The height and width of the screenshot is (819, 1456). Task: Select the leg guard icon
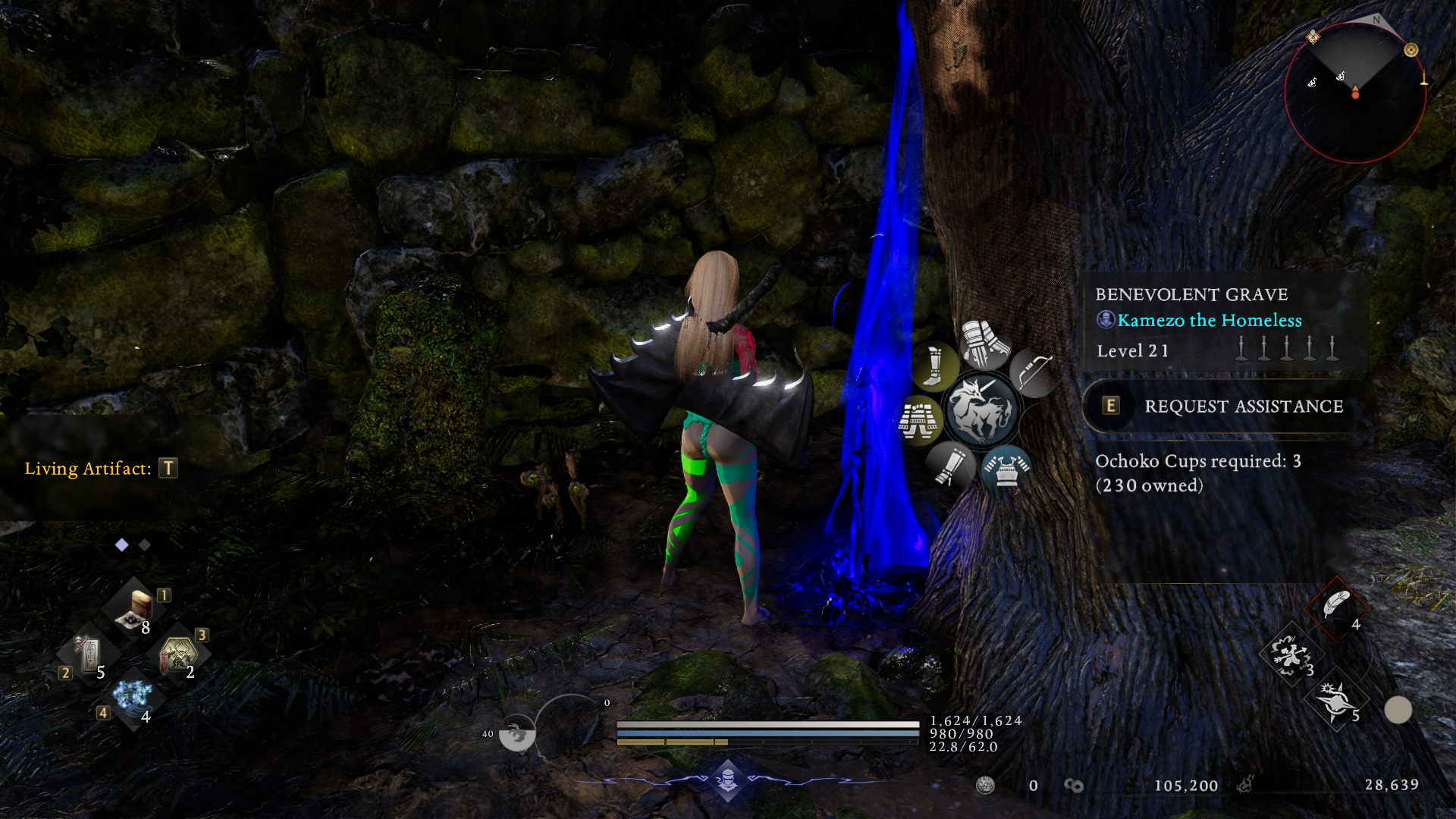(x=949, y=464)
